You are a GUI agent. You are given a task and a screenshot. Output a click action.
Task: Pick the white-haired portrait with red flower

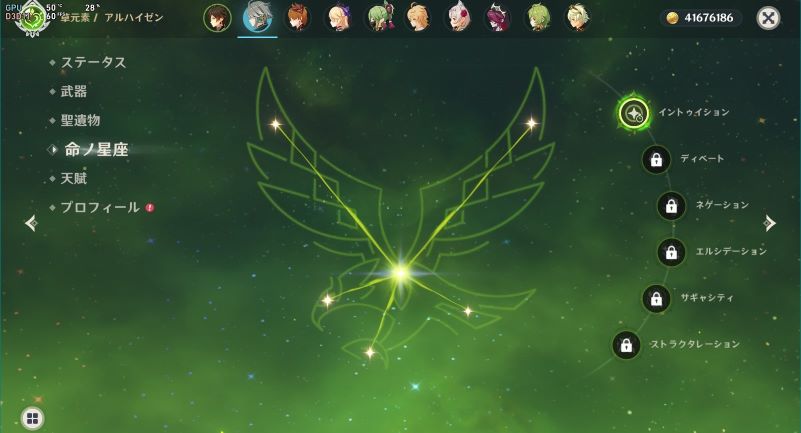pyautogui.click(x=457, y=18)
